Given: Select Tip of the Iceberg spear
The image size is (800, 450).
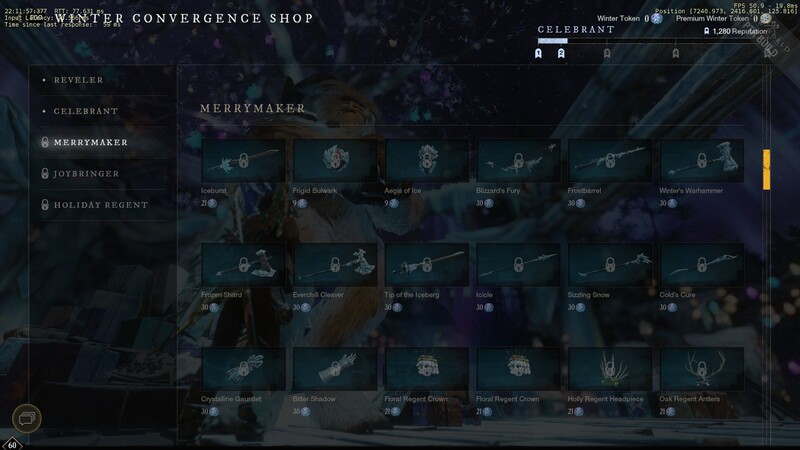Looking at the screenshot, I should click(427, 265).
